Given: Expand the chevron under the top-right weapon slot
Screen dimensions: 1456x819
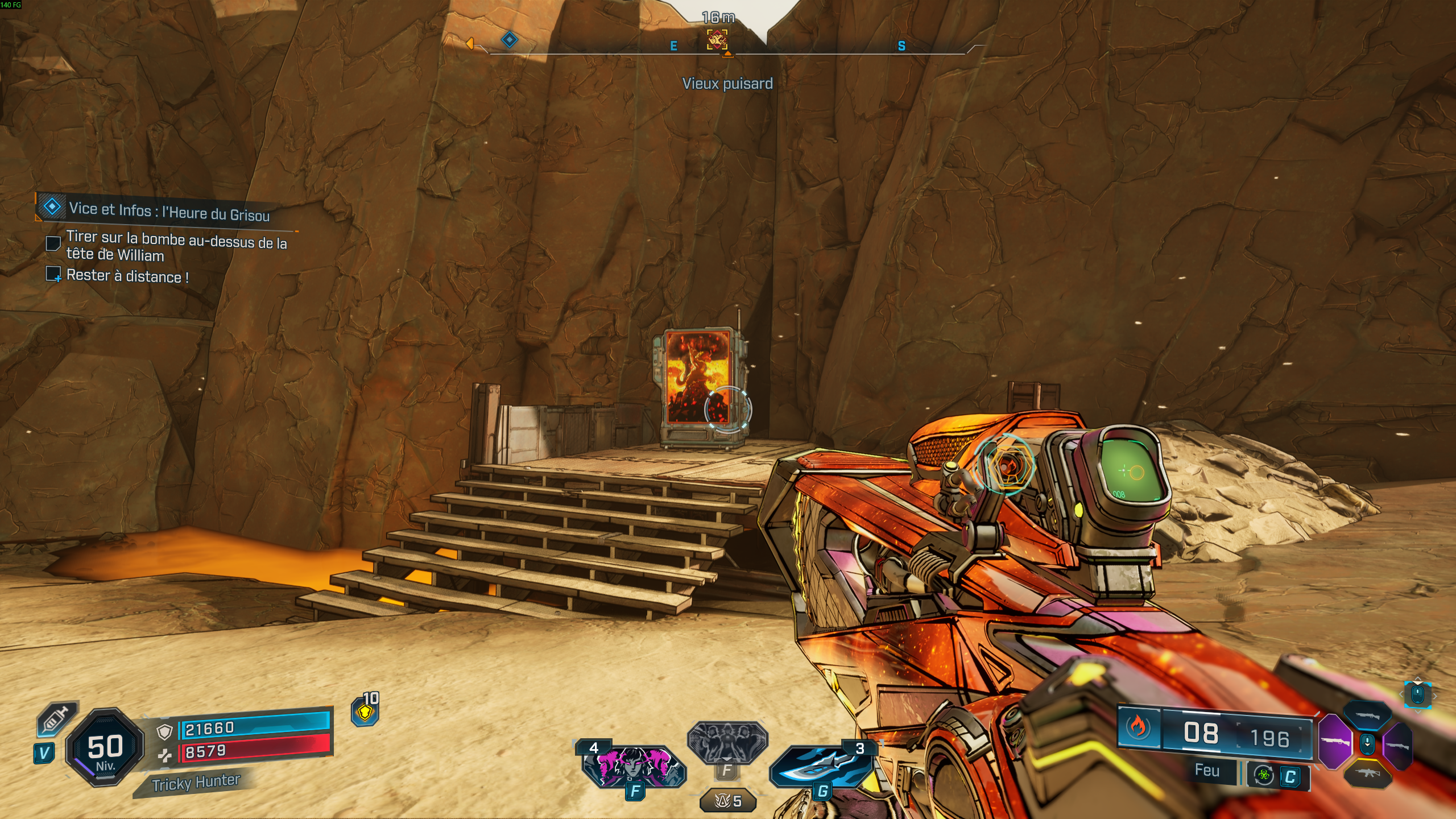Looking at the screenshot, I should [1418, 712].
